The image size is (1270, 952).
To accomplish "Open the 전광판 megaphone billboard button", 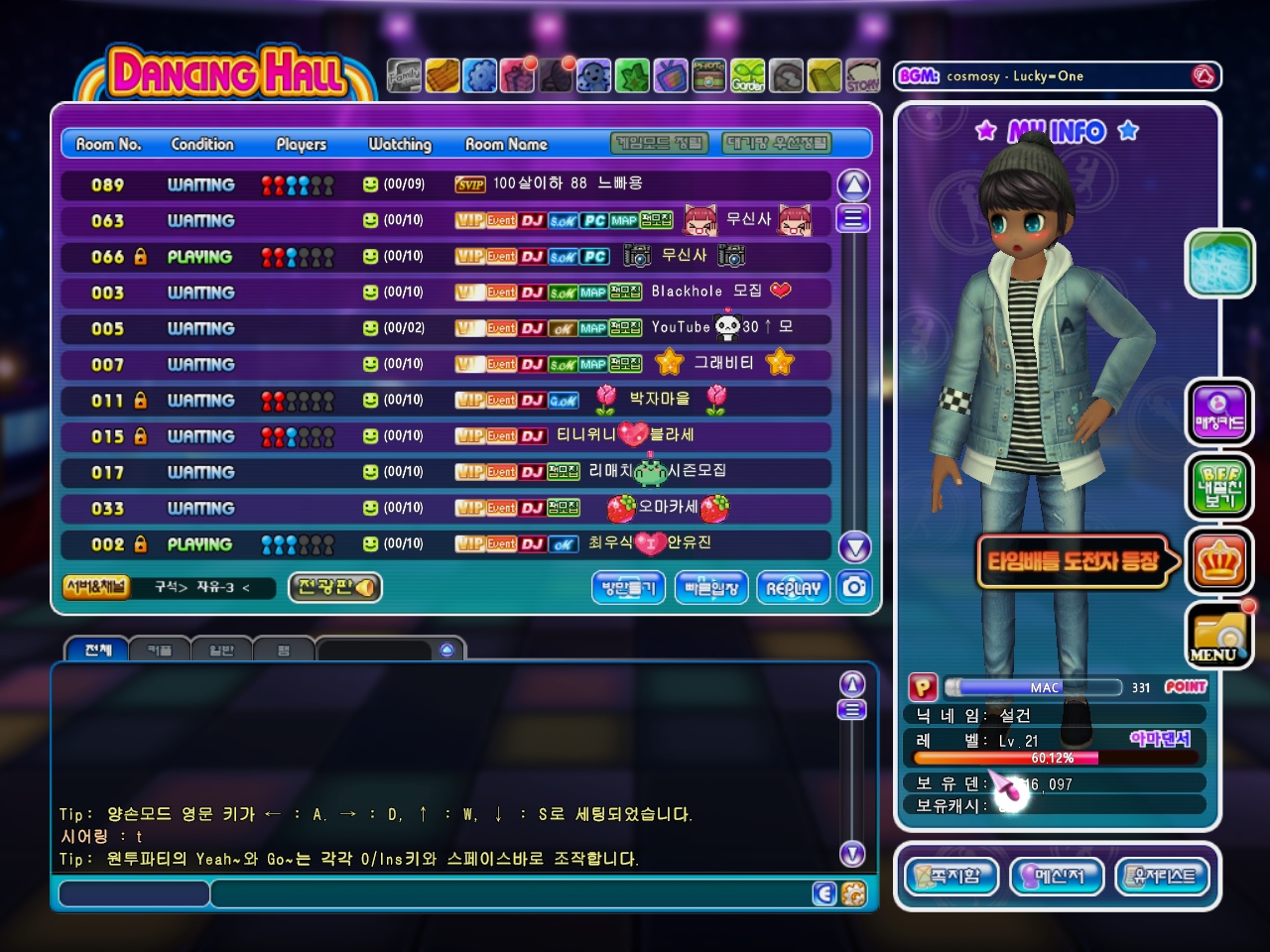I will coord(335,587).
